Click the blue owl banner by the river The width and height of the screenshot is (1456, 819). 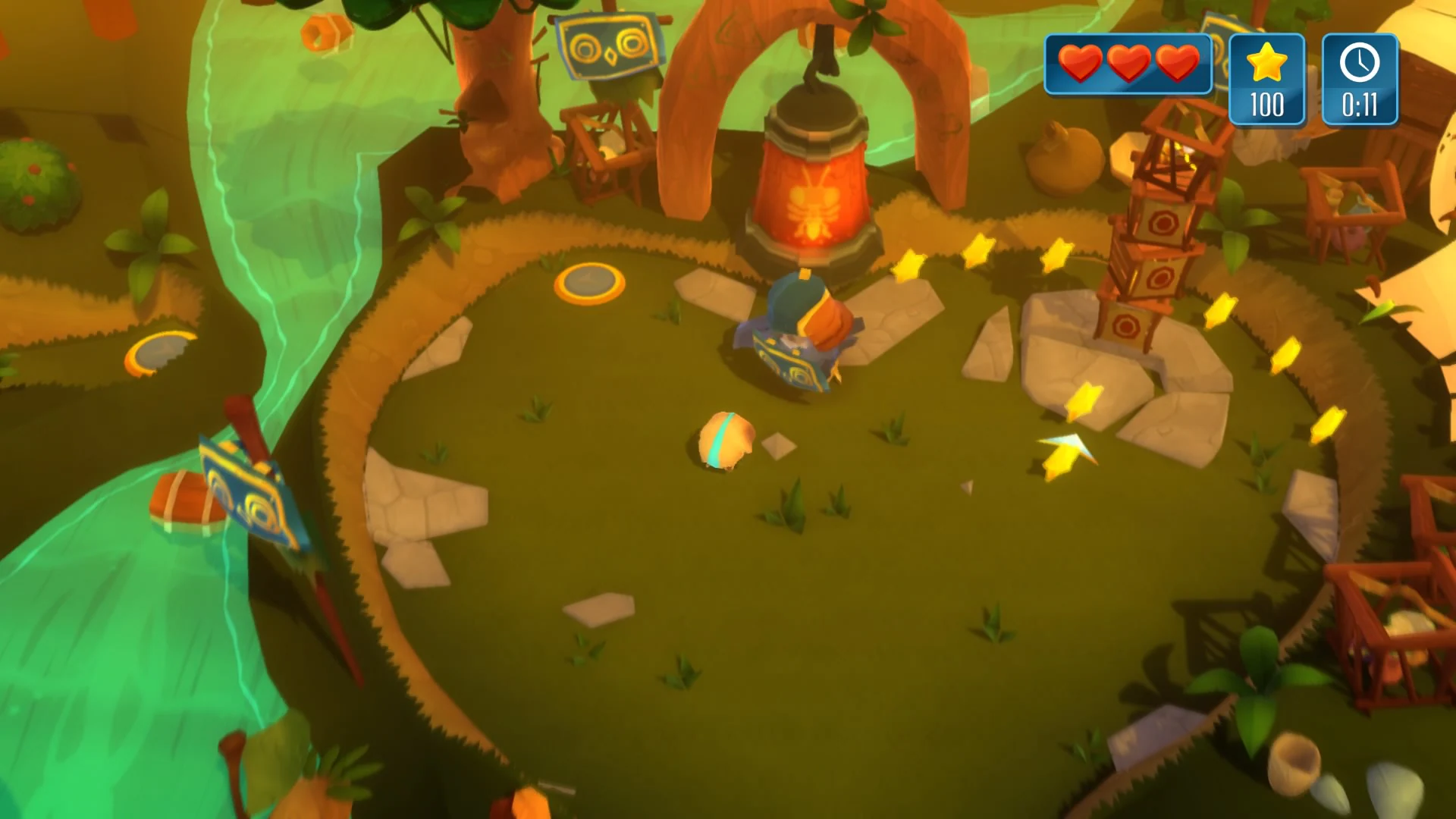(x=250, y=489)
